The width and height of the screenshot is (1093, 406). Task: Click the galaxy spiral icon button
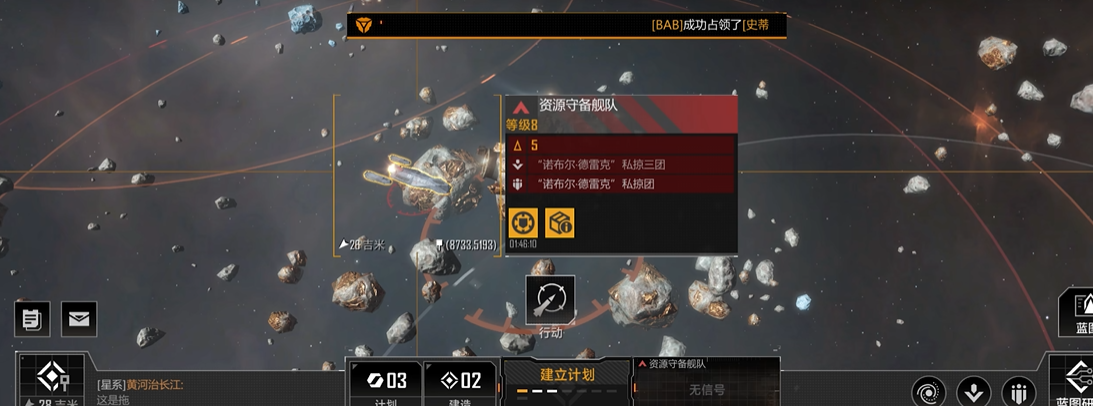point(929,392)
